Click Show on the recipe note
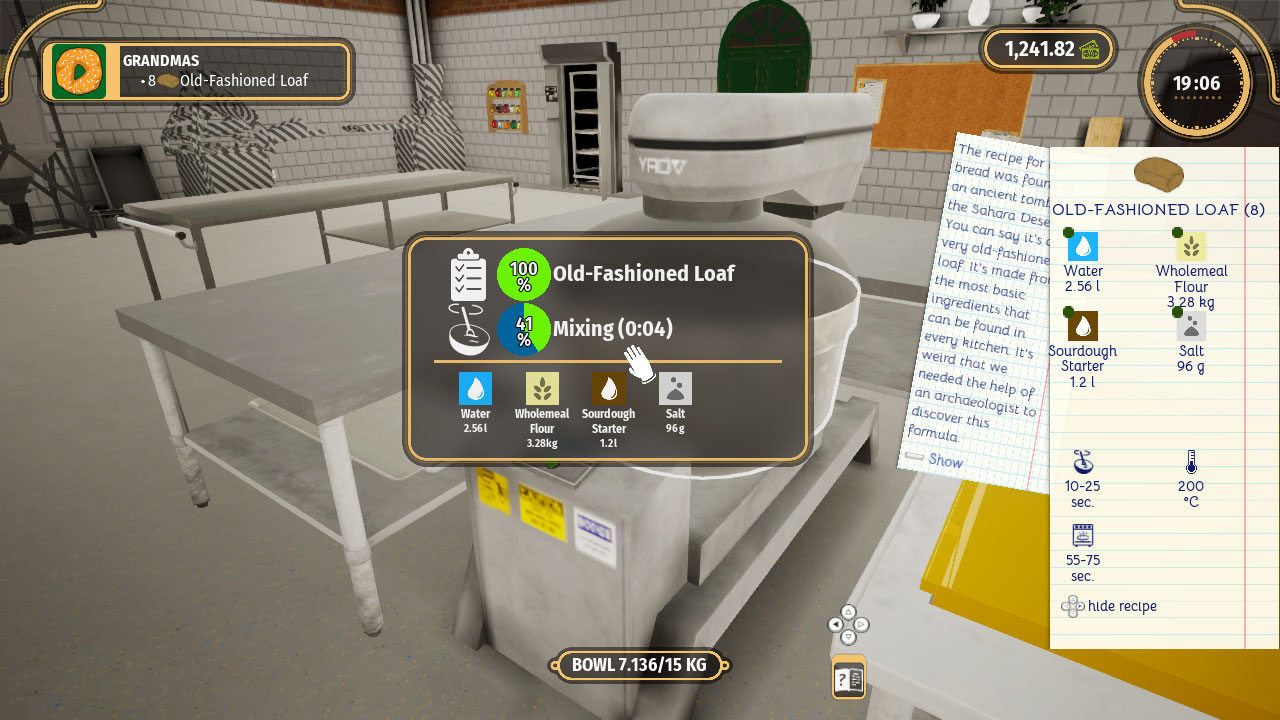The height and width of the screenshot is (720, 1280). click(943, 461)
